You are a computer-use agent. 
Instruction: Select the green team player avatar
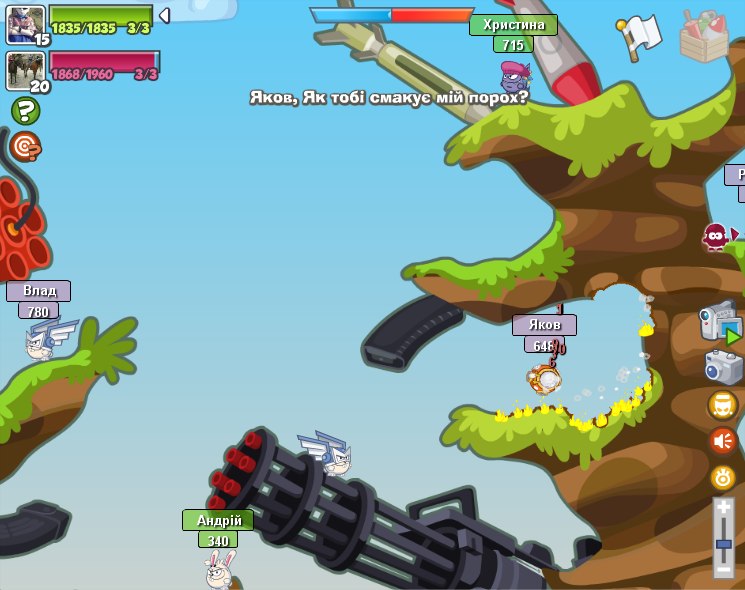click(x=24, y=24)
